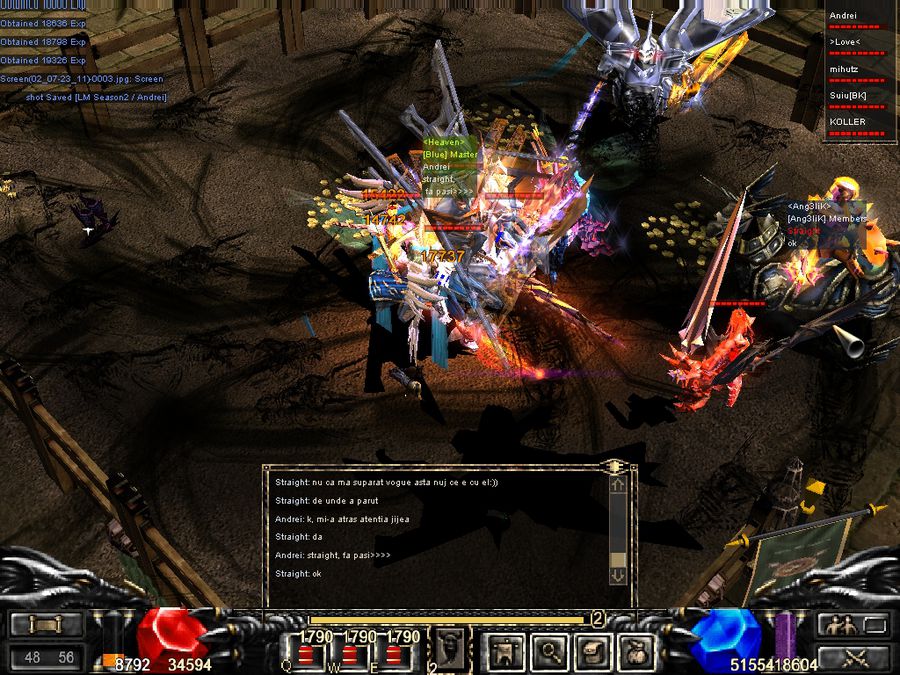
Task: Use the Q hotkey healing potion slot
Action: (x=308, y=655)
